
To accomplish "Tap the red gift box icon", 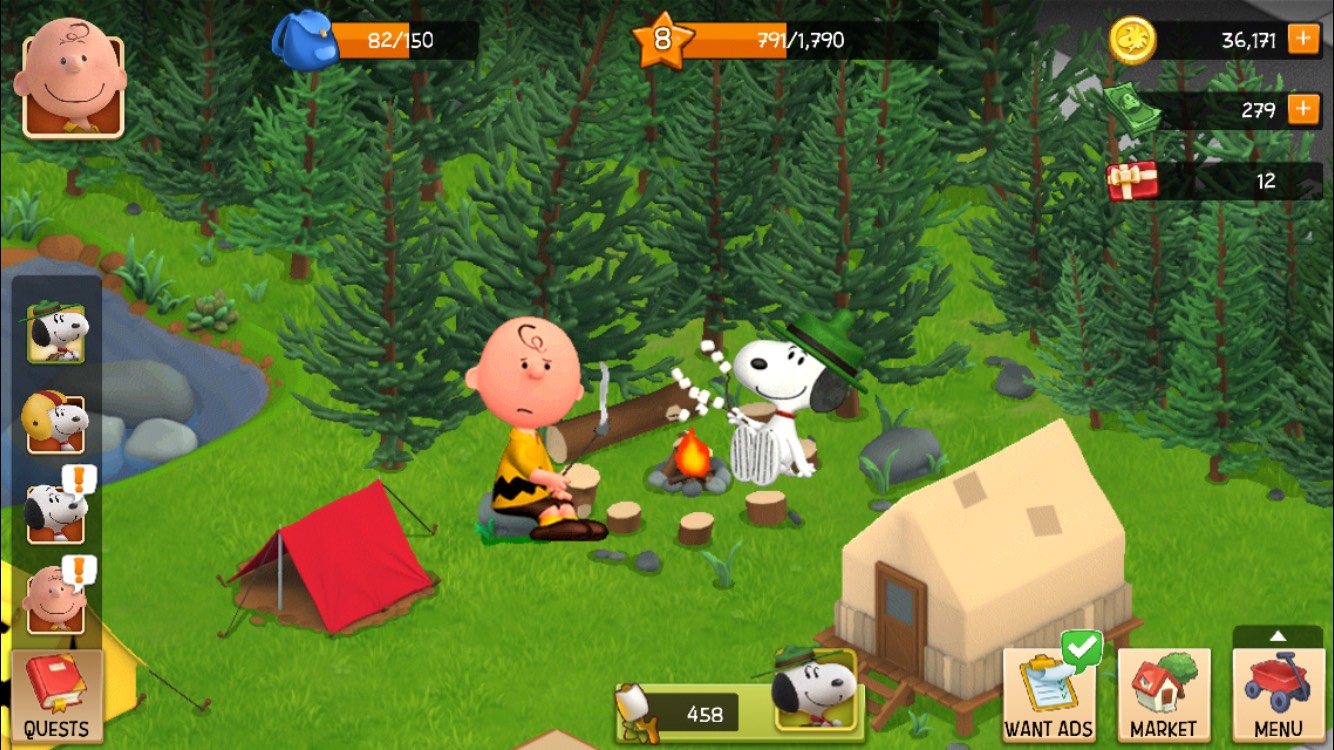I will (x=1132, y=181).
